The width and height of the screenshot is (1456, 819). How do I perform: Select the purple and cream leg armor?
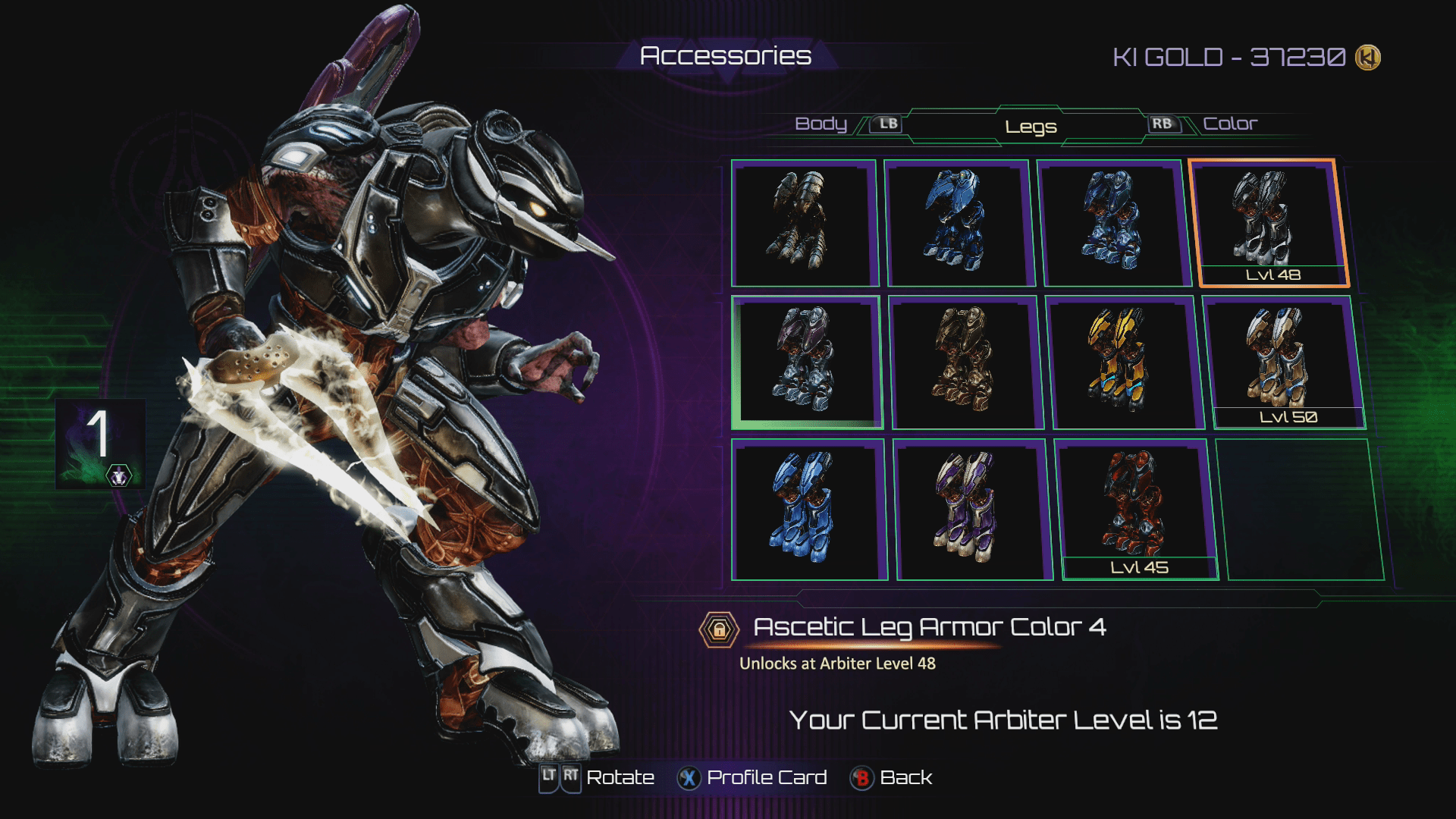pos(971,510)
